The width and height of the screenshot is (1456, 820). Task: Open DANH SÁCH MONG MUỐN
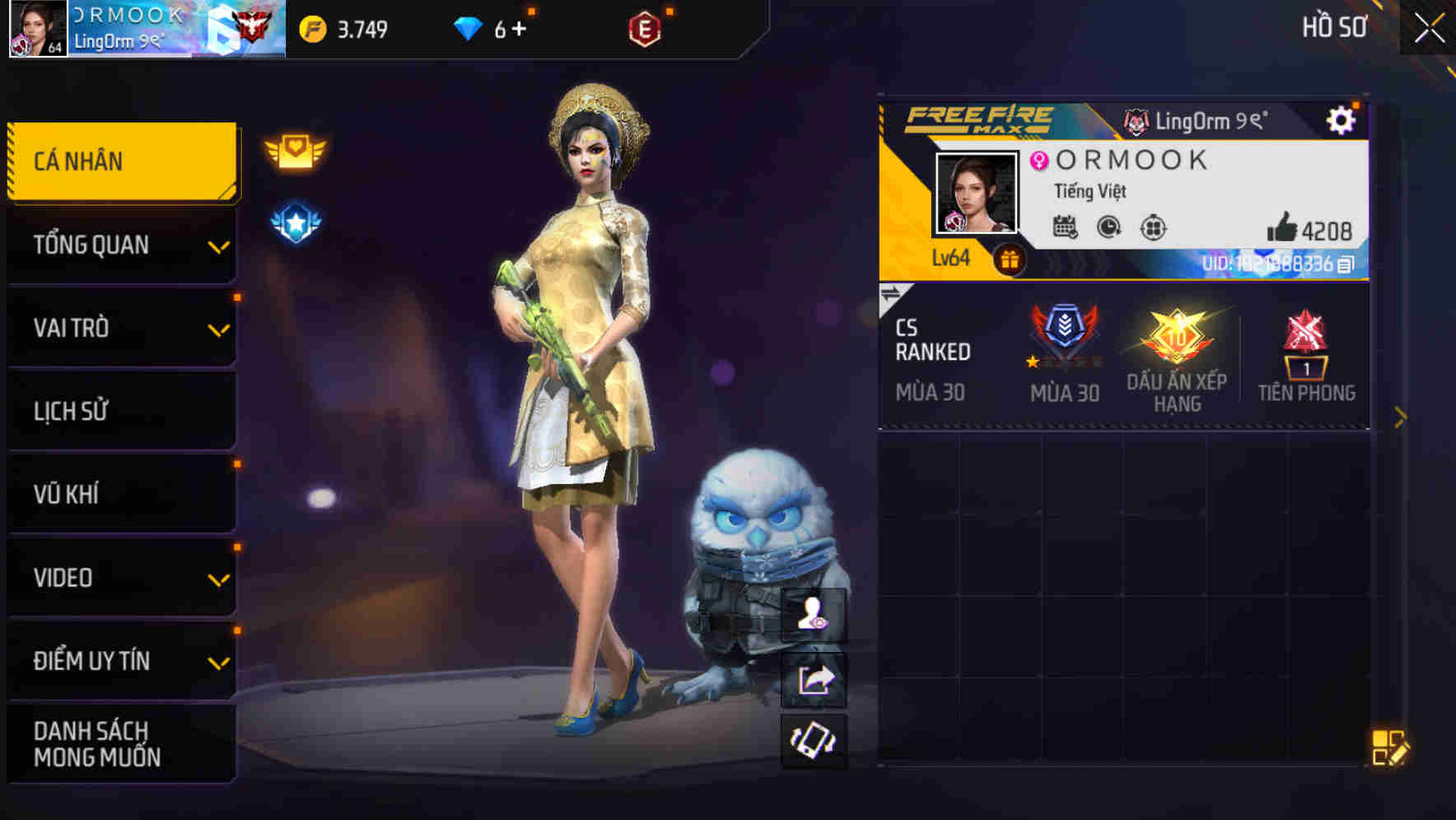click(122, 743)
